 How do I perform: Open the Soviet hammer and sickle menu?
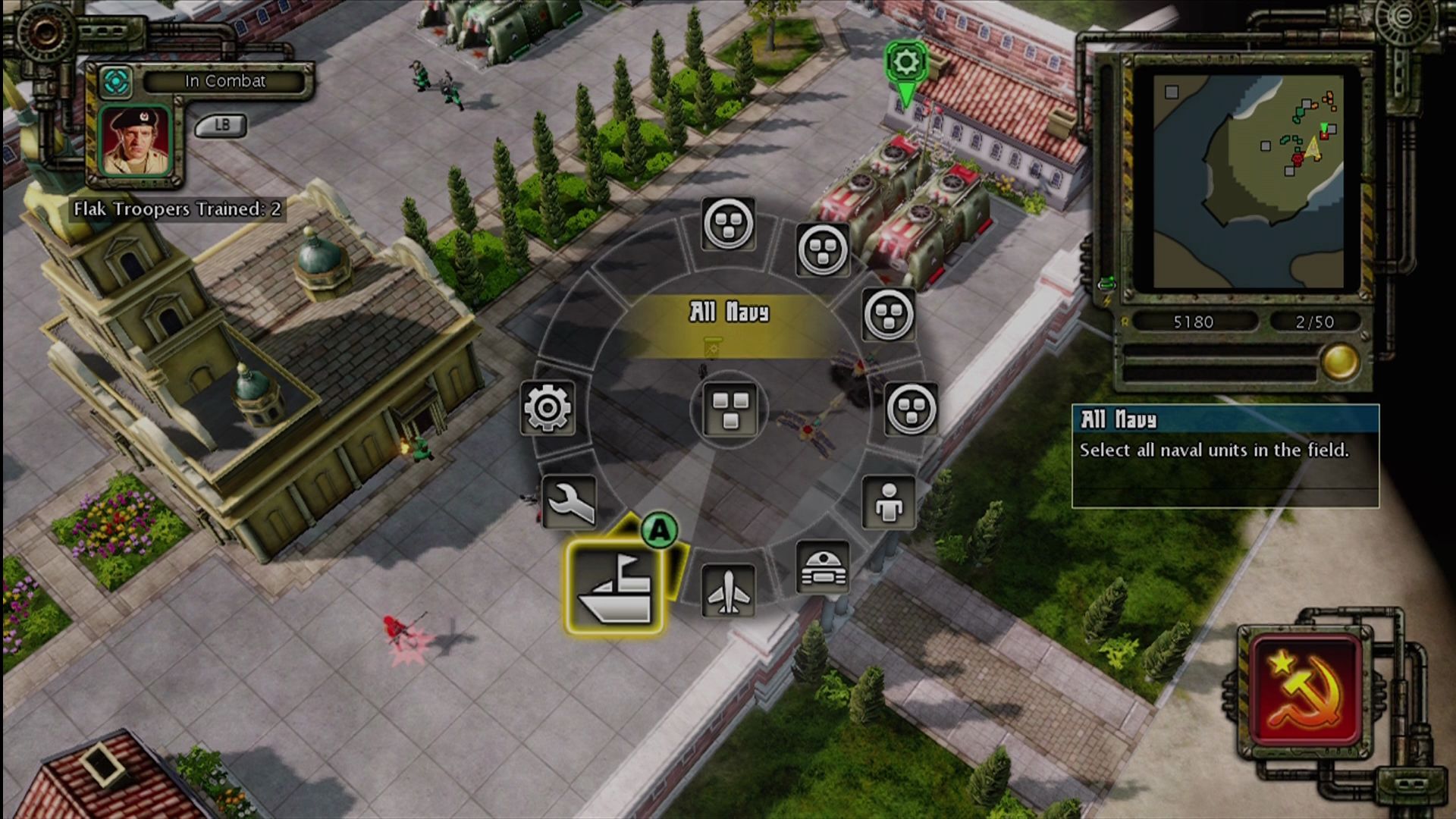(1306, 690)
